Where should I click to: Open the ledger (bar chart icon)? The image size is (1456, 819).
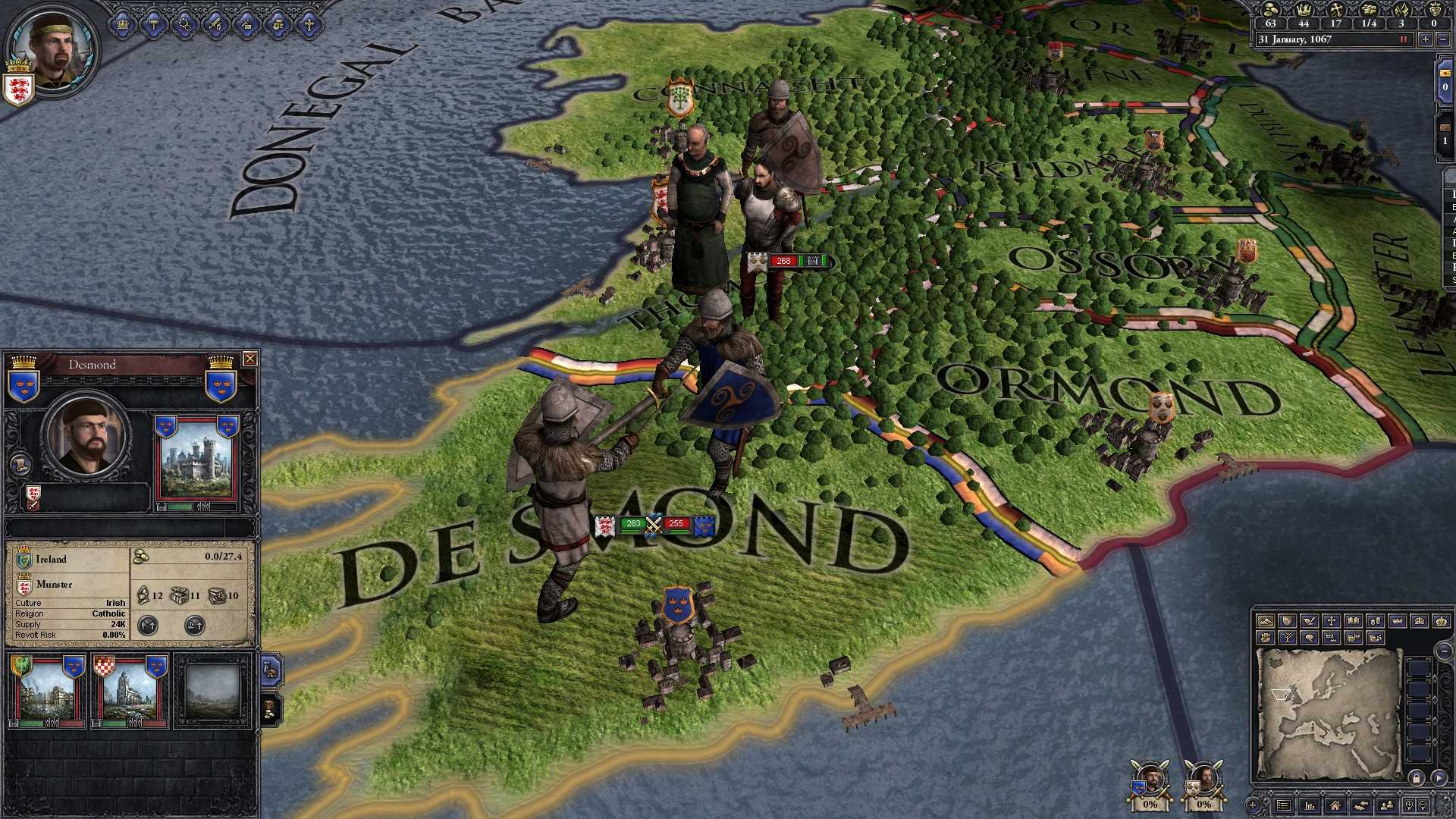point(1310,807)
